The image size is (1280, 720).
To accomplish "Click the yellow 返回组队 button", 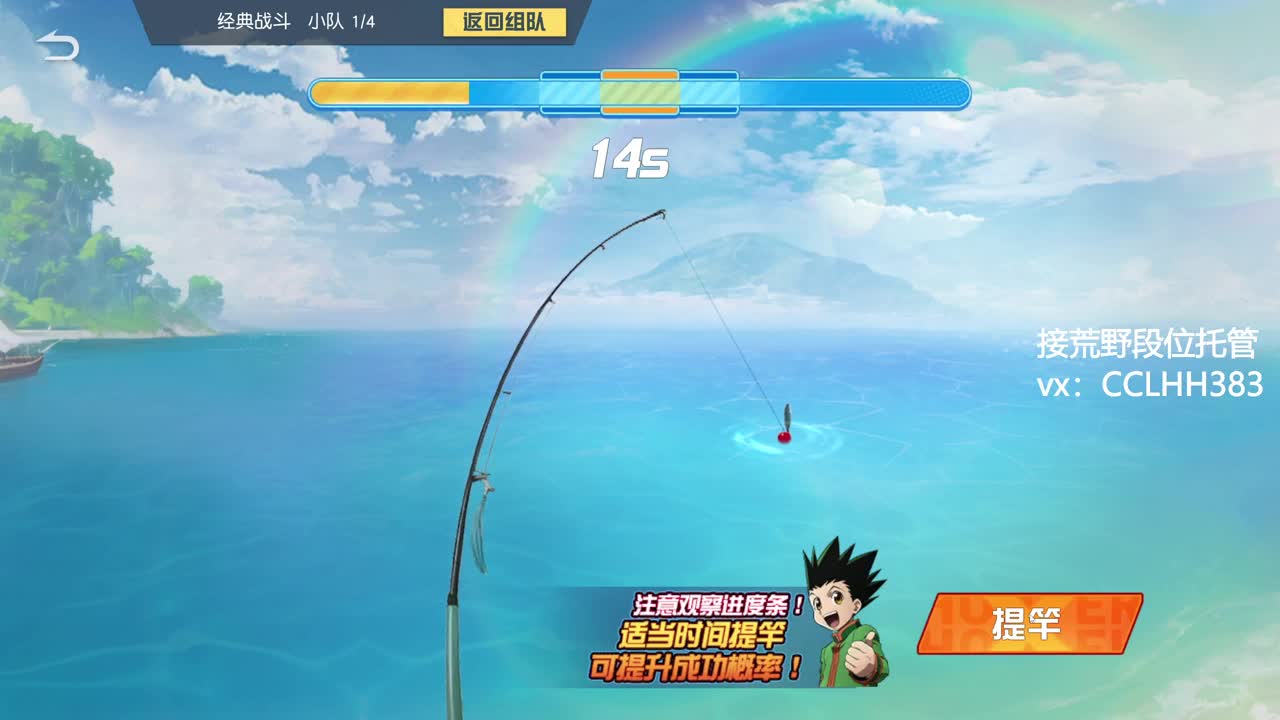I will [506, 21].
